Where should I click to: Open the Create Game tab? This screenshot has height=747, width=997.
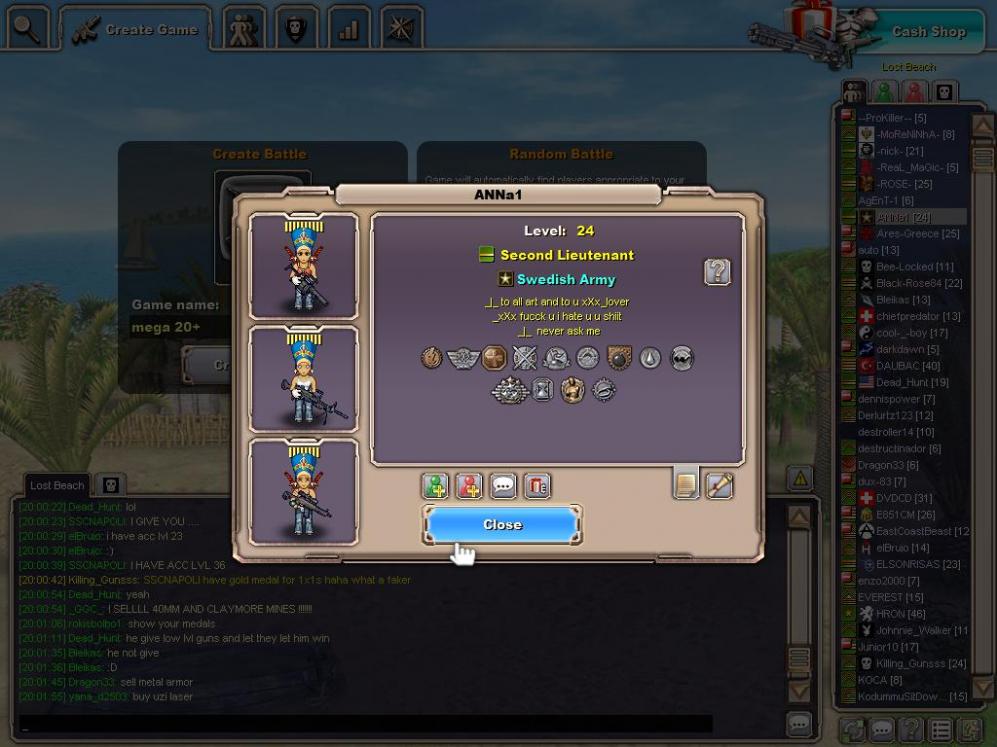point(134,30)
